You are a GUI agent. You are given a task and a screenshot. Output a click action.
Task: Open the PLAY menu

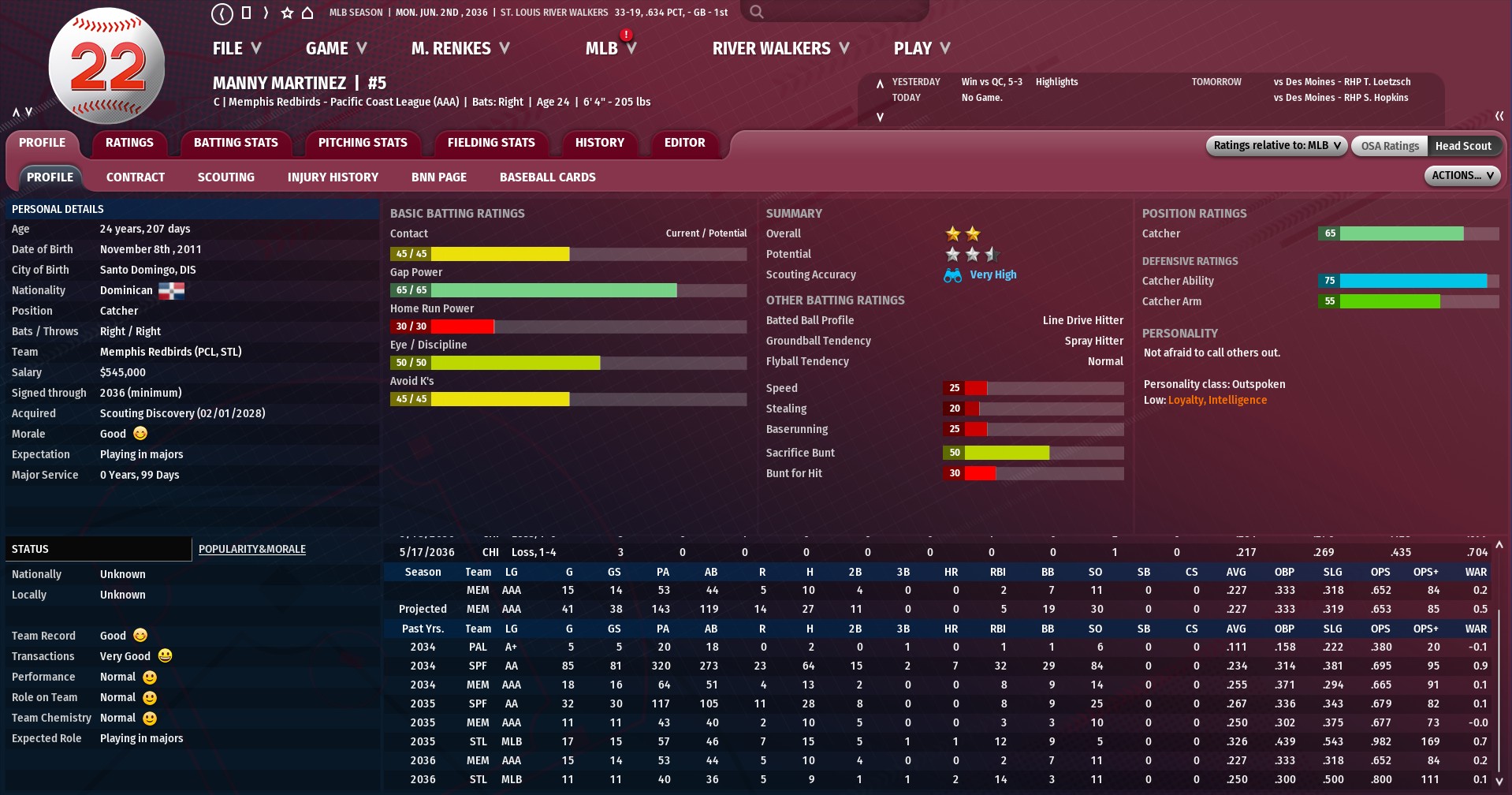tap(921, 49)
